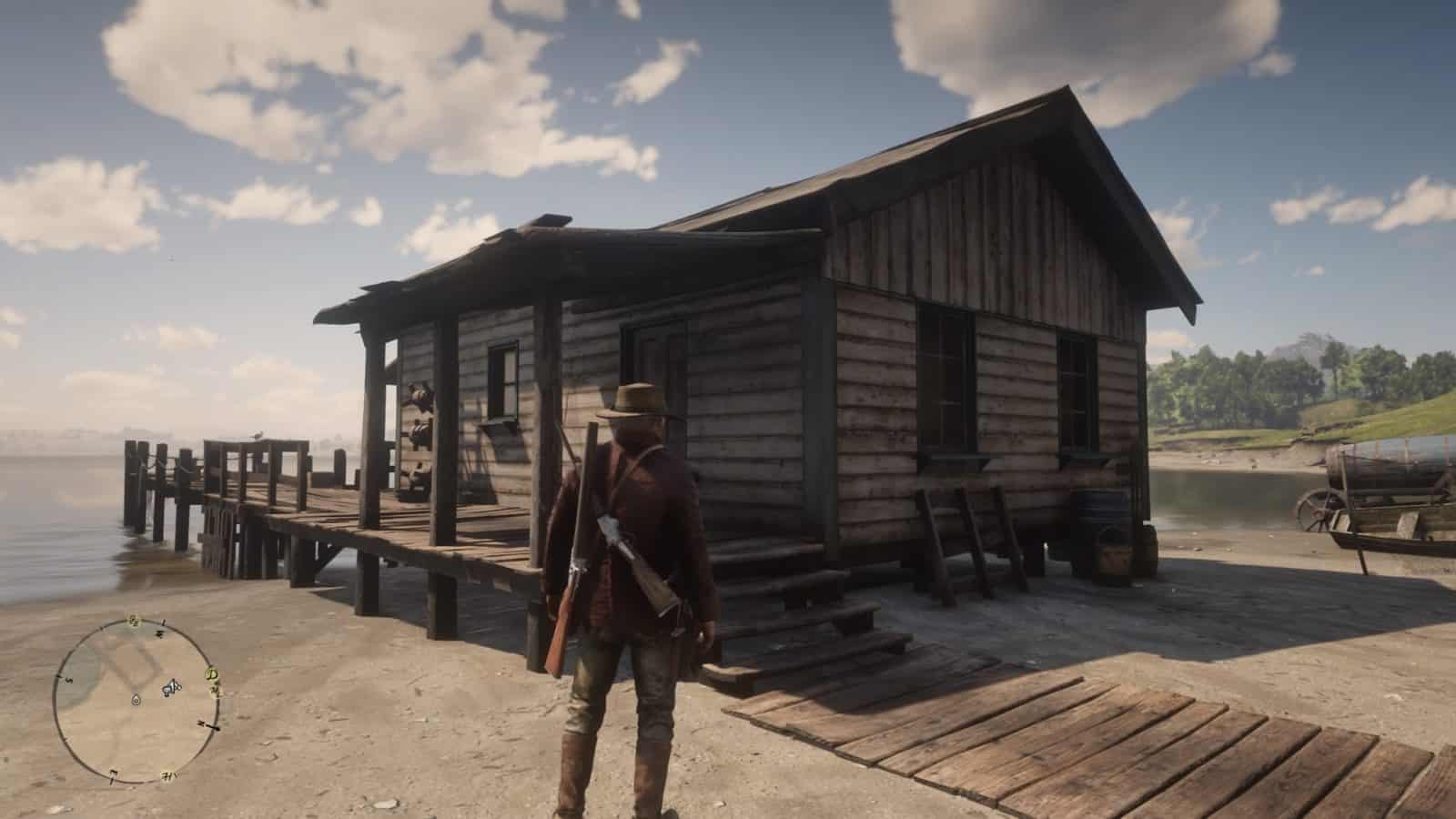Click the white player arrow on the minimap

tap(171, 687)
